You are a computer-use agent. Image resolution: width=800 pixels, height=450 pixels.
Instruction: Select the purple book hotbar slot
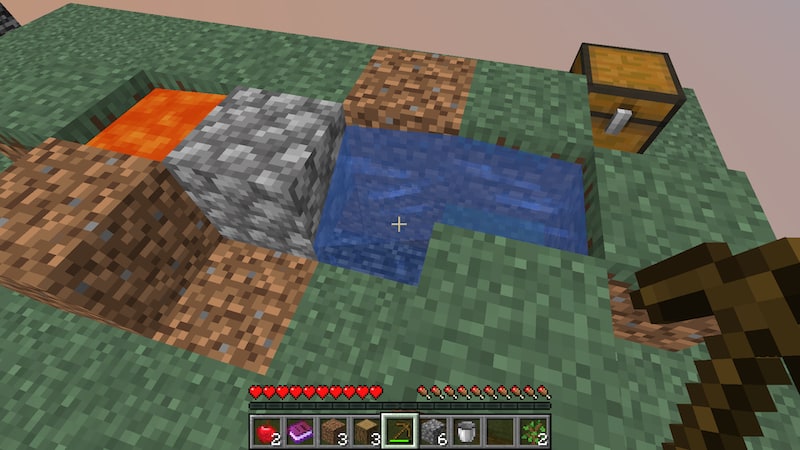coord(298,431)
